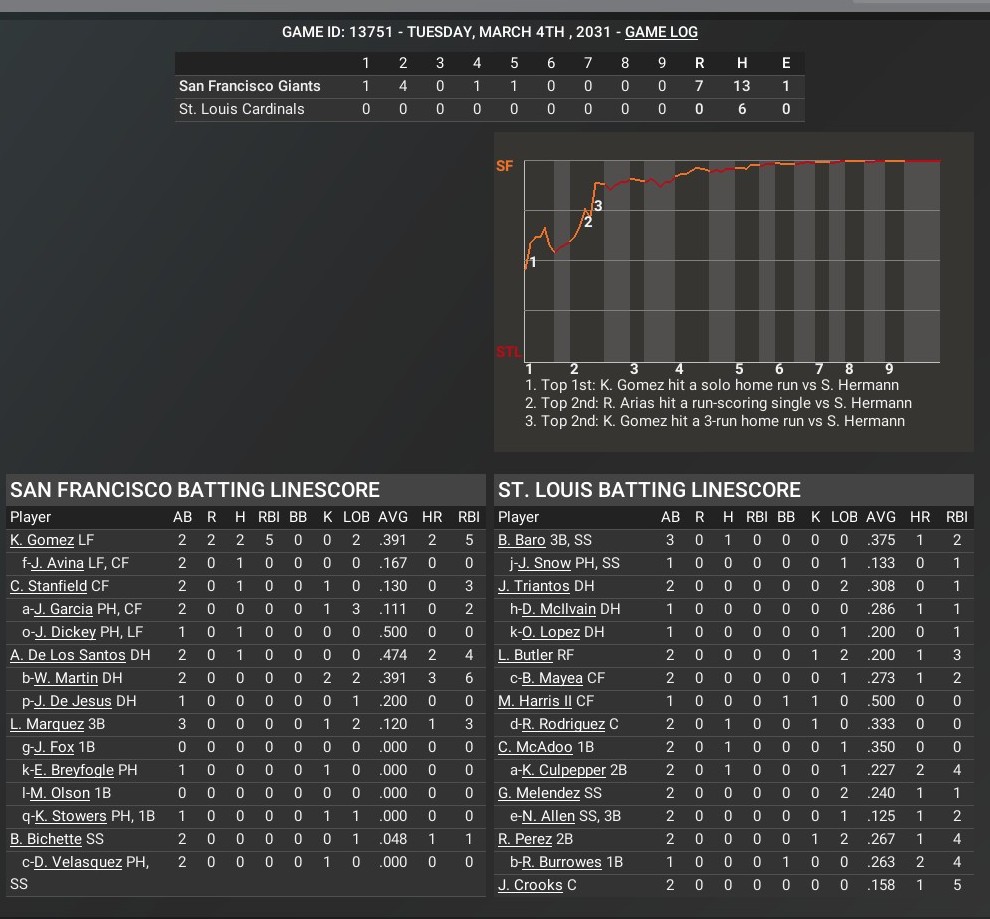Viewport: 990px width, 919px height.
Task: Show G. Melendez player details
Action: coord(539,793)
